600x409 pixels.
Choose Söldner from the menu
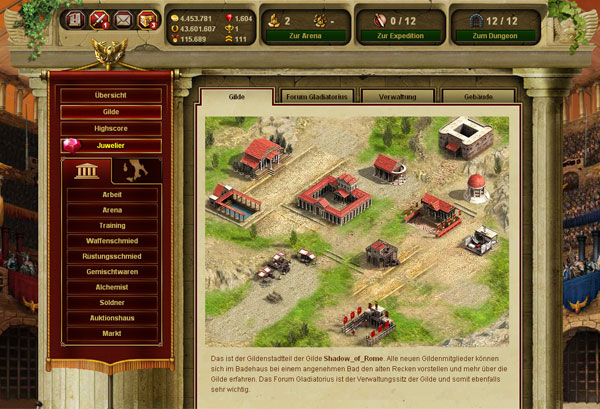(112, 302)
